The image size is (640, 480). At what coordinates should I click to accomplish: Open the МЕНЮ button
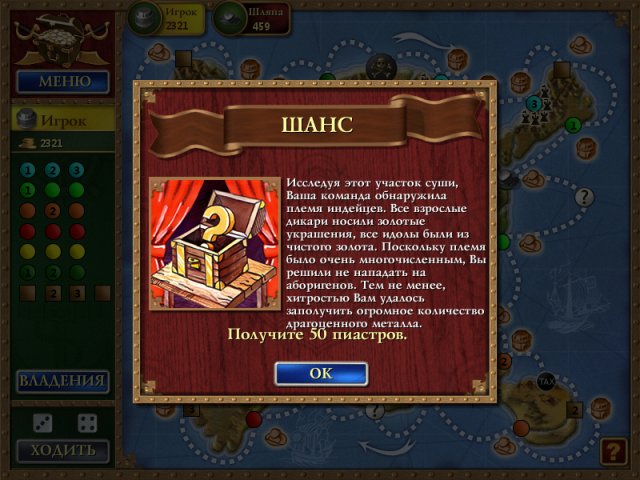click(62, 81)
